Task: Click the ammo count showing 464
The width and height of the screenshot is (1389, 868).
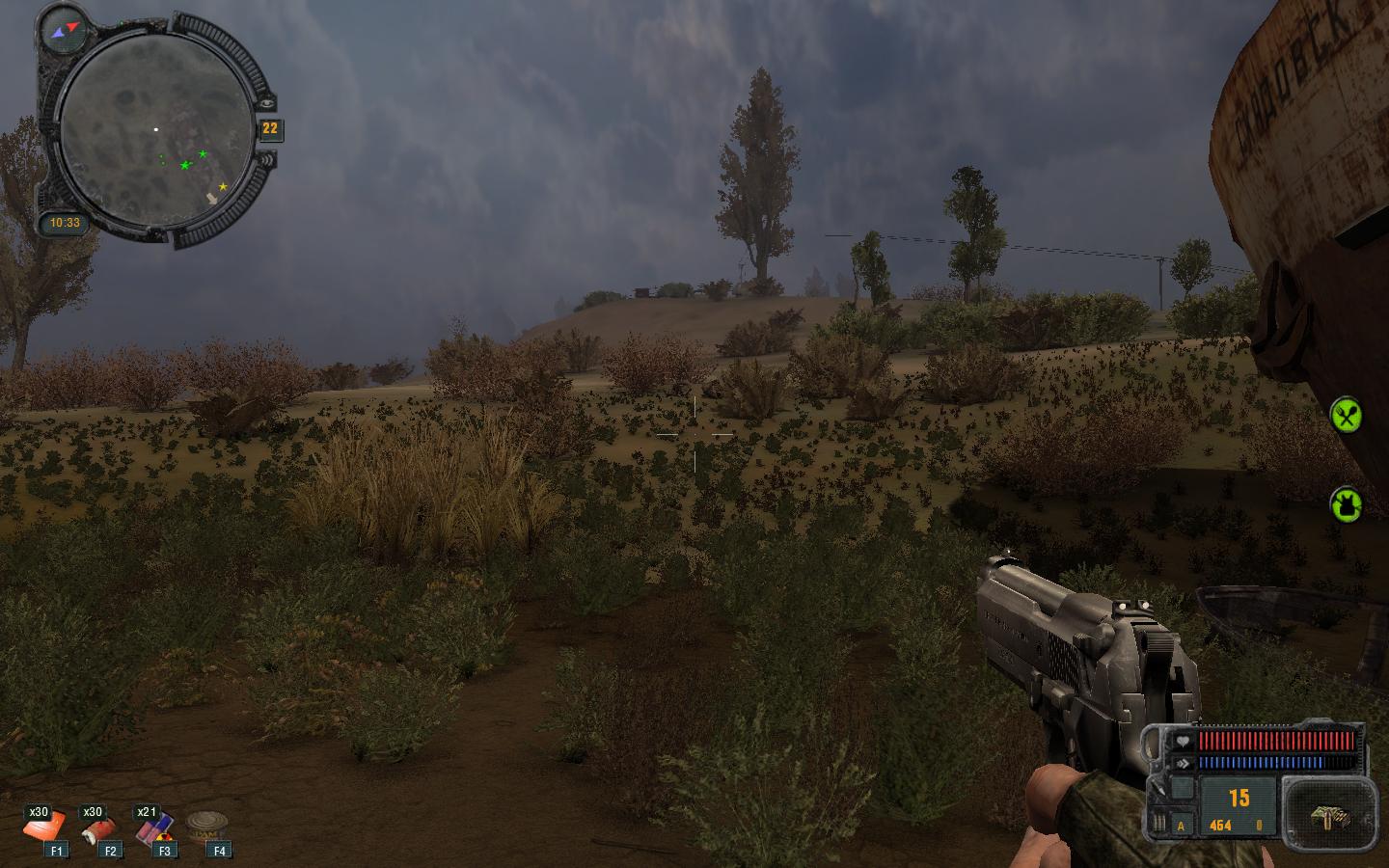Action: pos(1220,825)
